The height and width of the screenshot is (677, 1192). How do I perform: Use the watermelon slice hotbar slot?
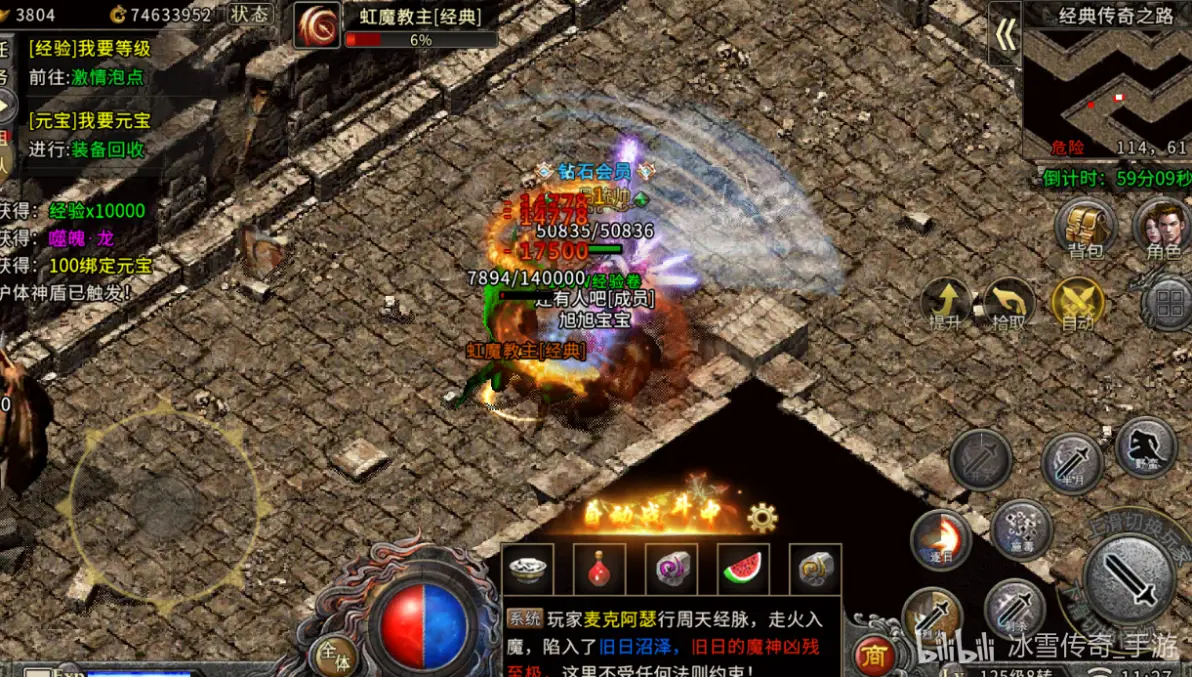(x=743, y=569)
